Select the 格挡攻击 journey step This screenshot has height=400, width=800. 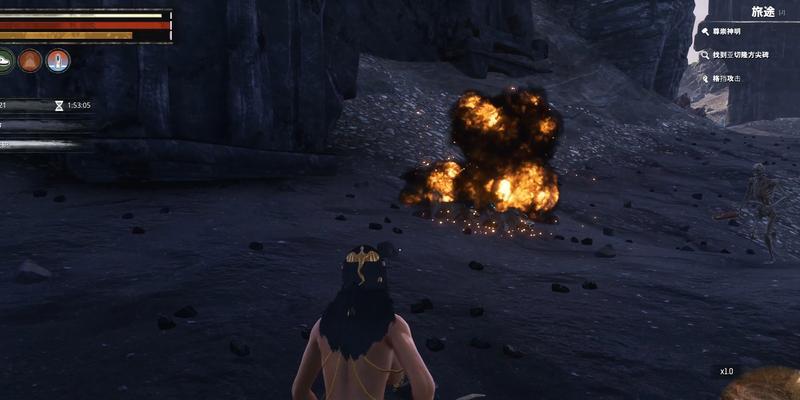coord(727,77)
